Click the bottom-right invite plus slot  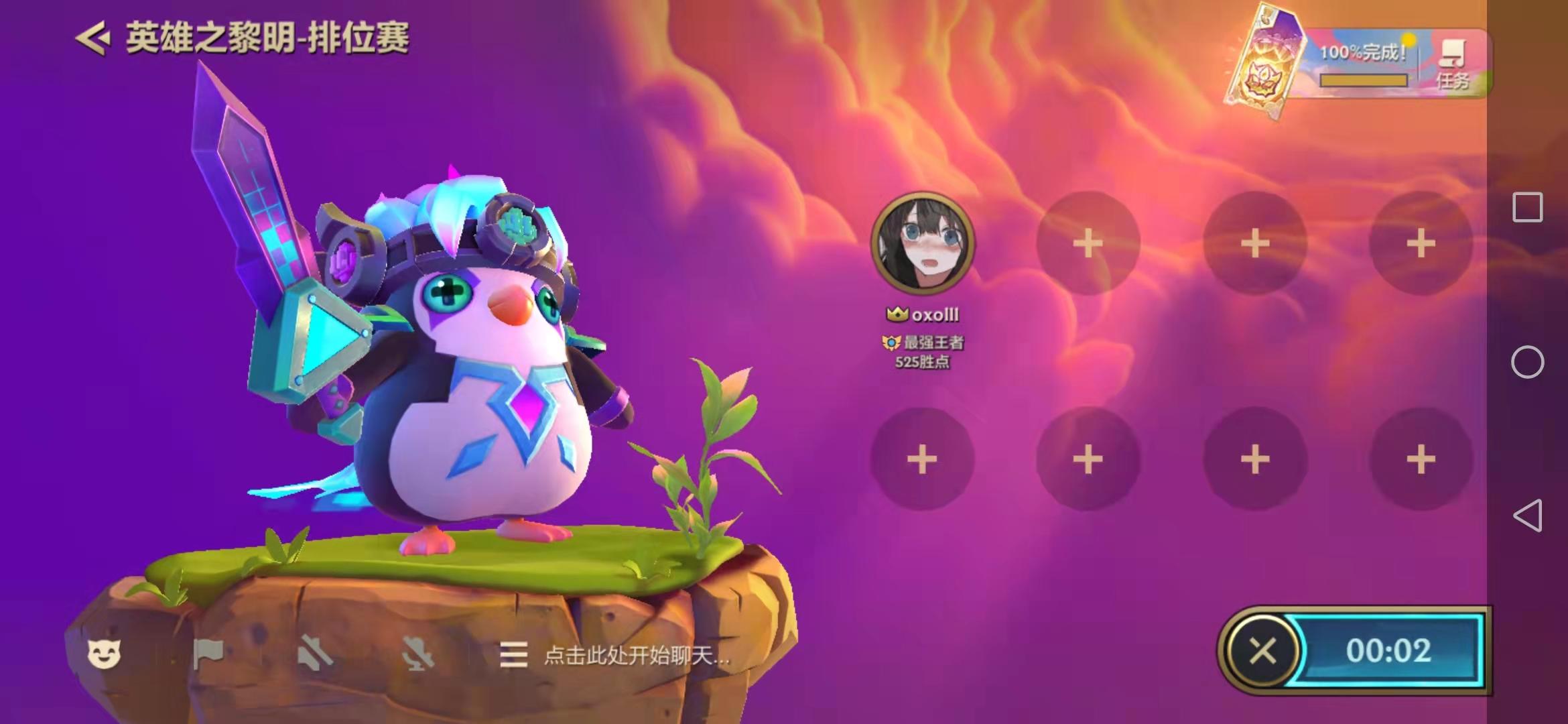click(x=1421, y=459)
